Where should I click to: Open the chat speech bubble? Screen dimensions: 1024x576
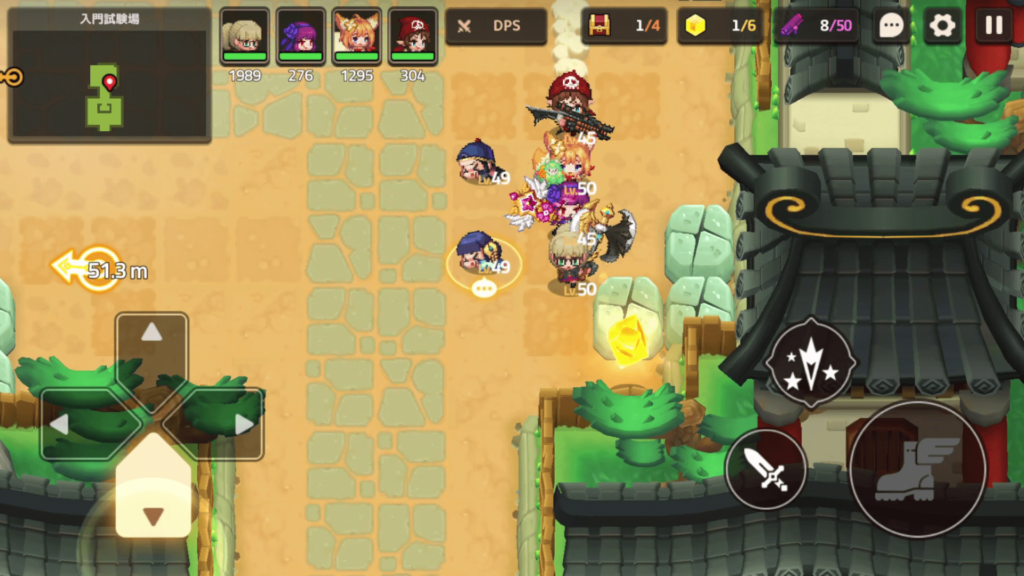(x=891, y=26)
